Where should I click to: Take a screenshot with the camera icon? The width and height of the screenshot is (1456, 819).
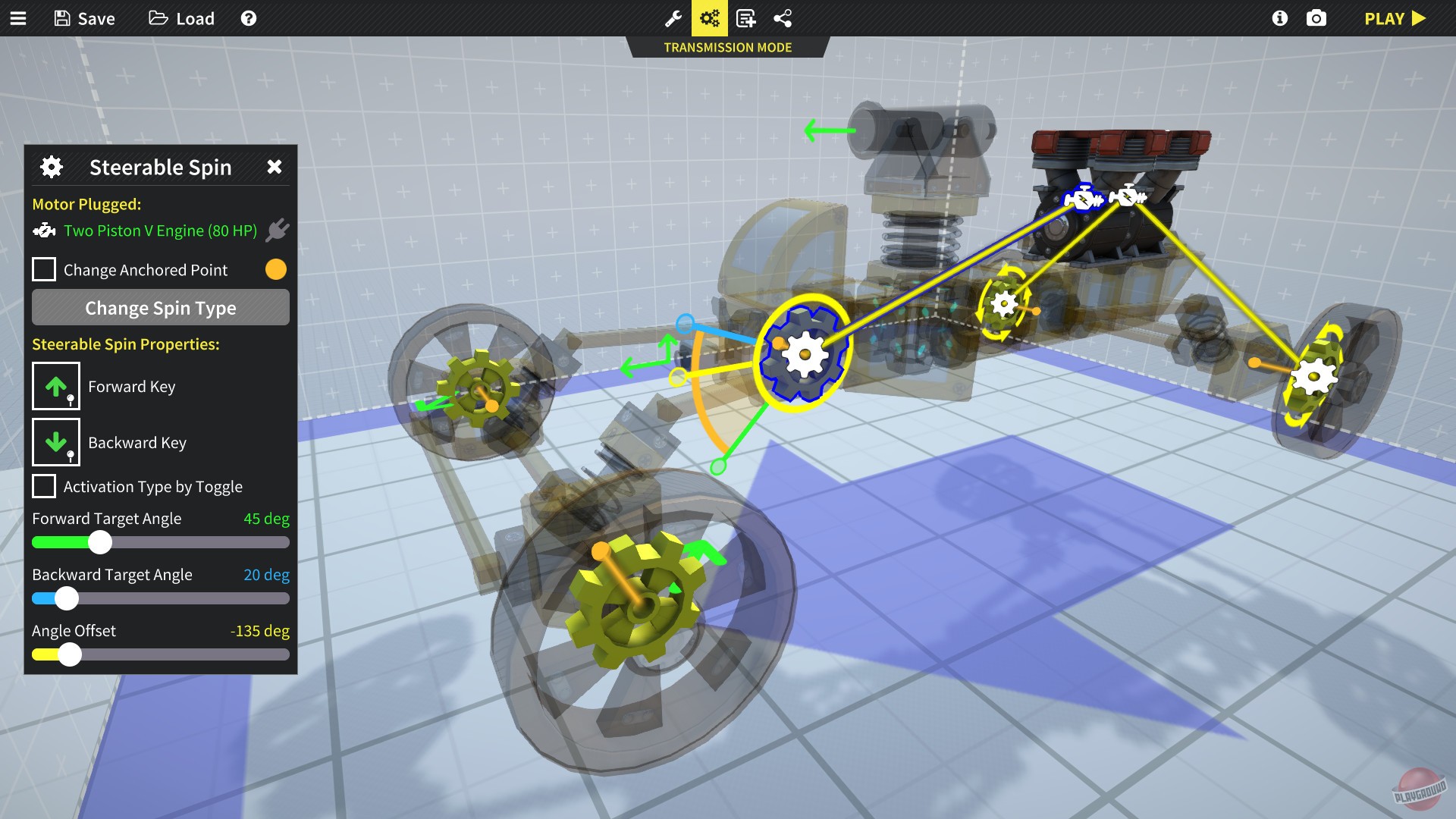click(1317, 18)
